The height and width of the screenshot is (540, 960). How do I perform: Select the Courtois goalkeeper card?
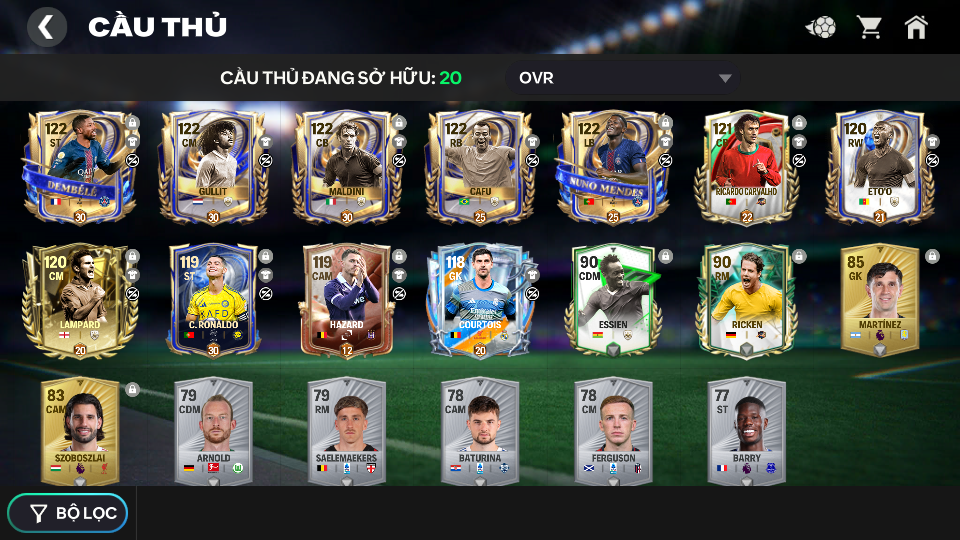point(479,300)
